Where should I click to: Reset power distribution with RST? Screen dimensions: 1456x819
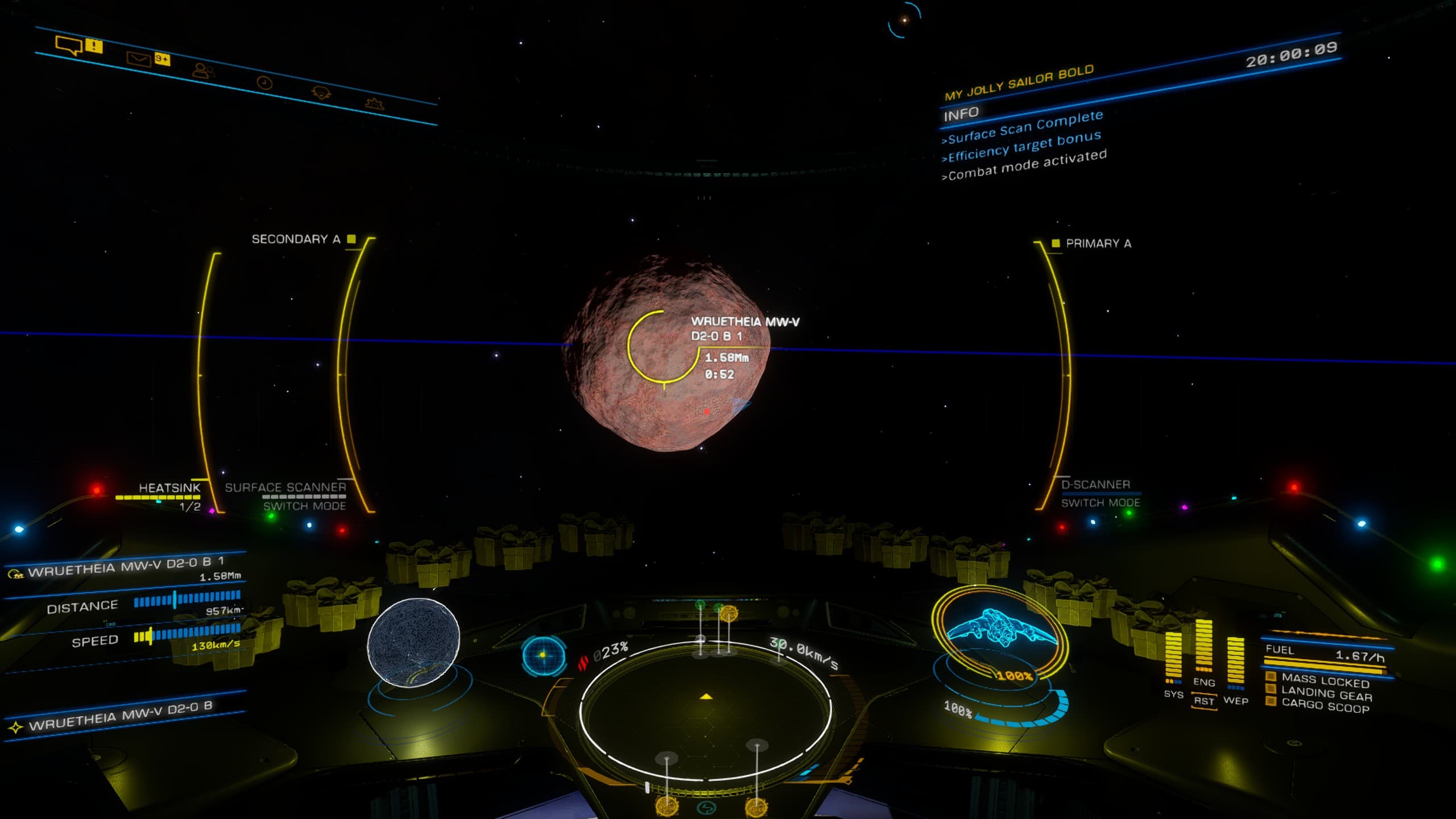click(x=1203, y=701)
